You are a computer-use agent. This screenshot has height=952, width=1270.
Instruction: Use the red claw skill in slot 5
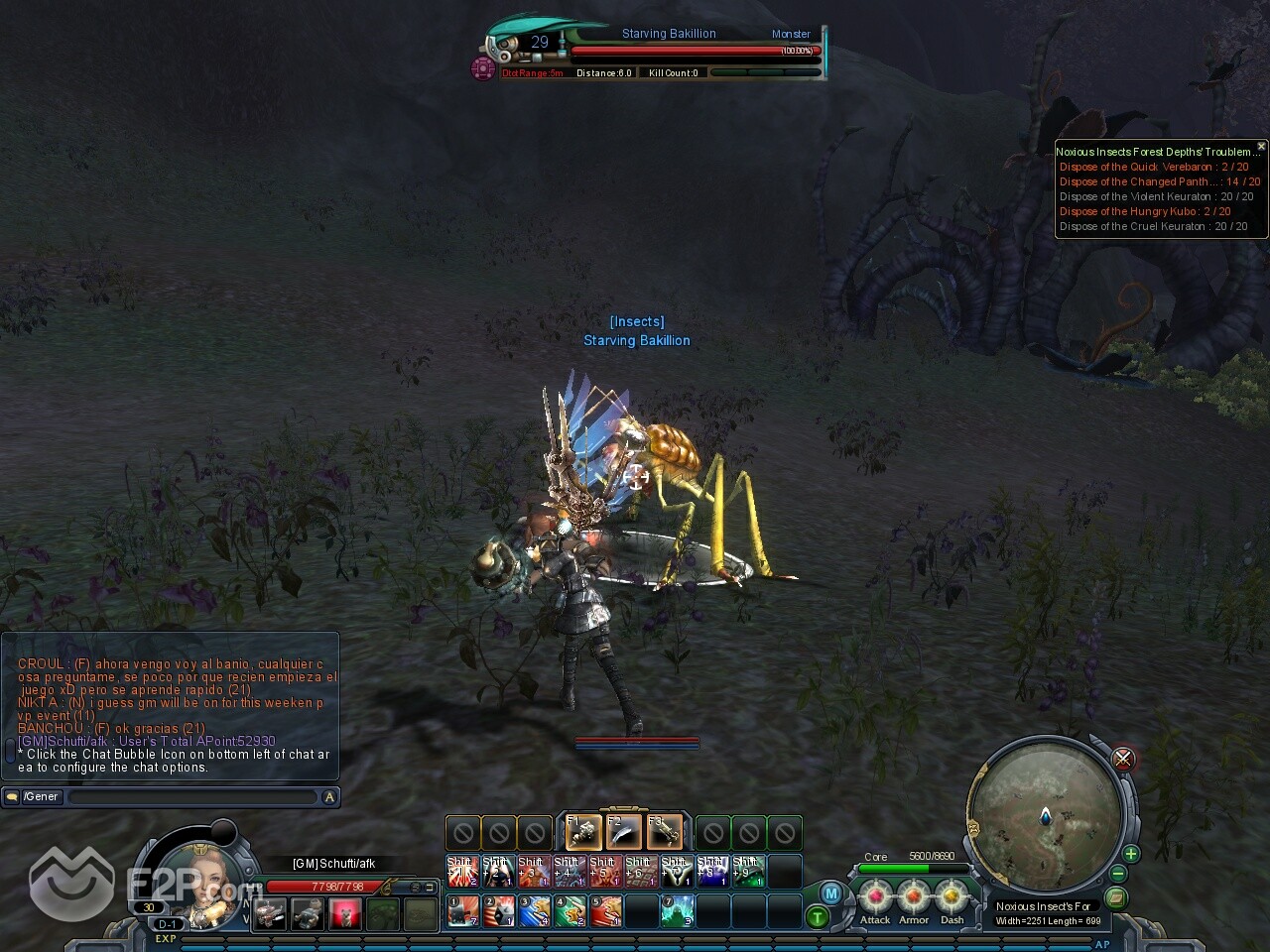click(x=605, y=910)
